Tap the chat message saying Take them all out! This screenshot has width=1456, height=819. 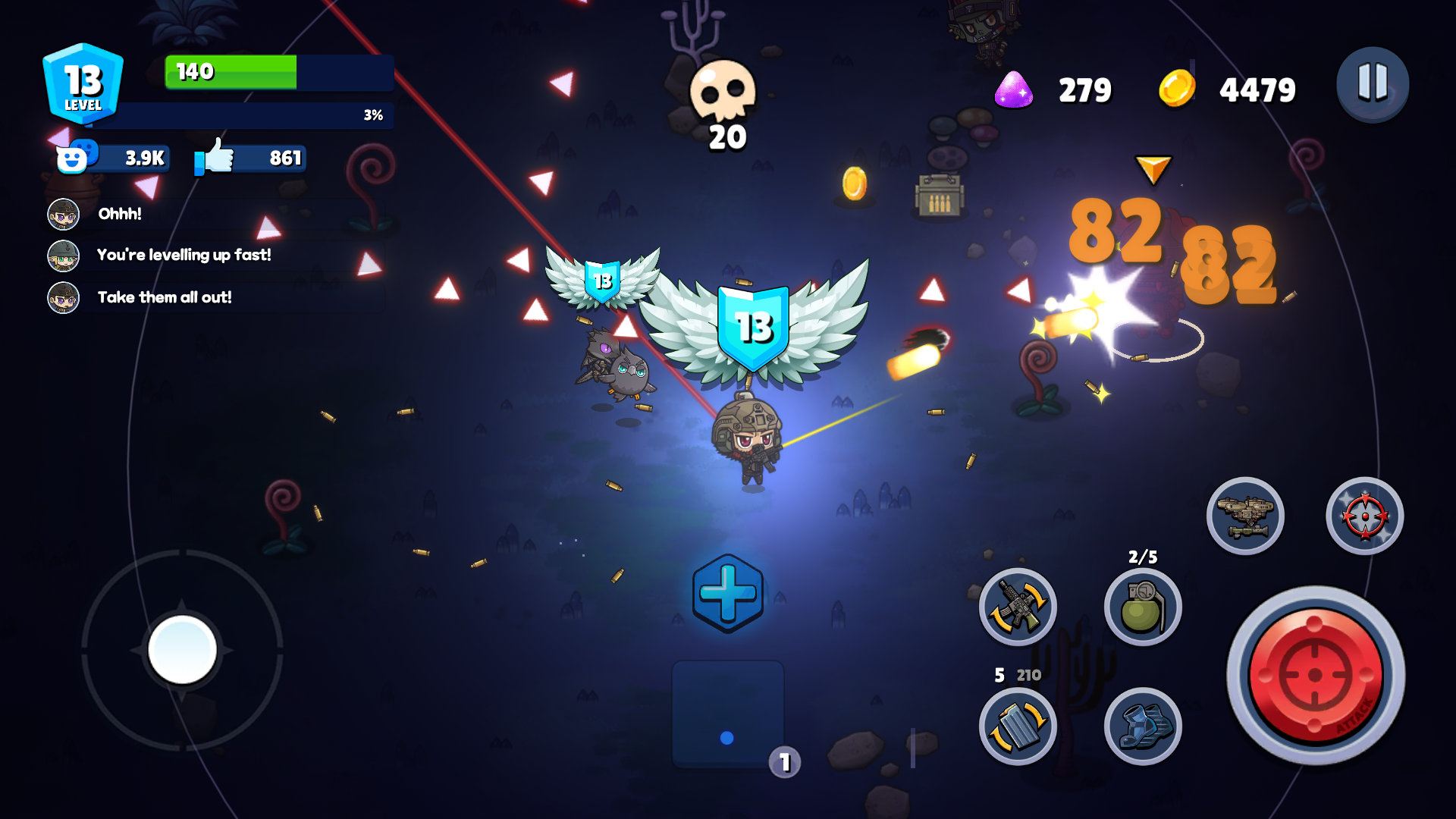(x=165, y=297)
